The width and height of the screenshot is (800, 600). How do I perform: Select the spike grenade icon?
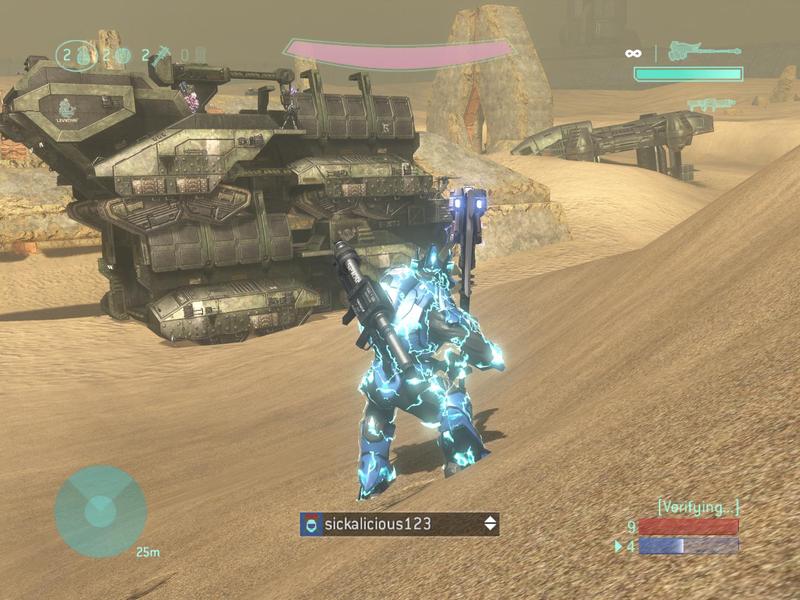[160, 54]
